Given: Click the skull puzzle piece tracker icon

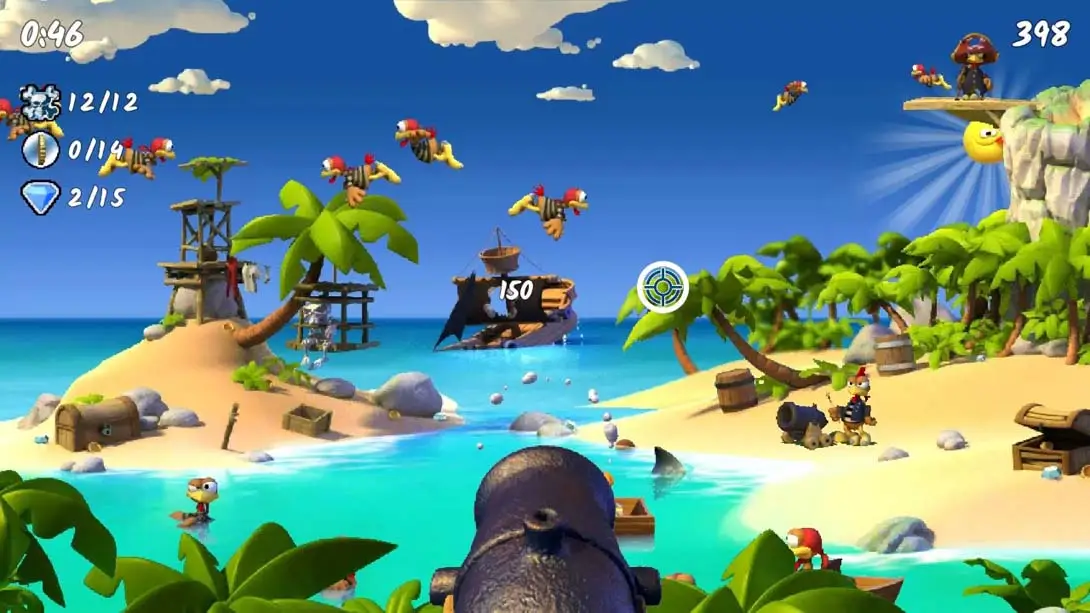Looking at the screenshot, I should pyautogui.click(x=40, y=102).
